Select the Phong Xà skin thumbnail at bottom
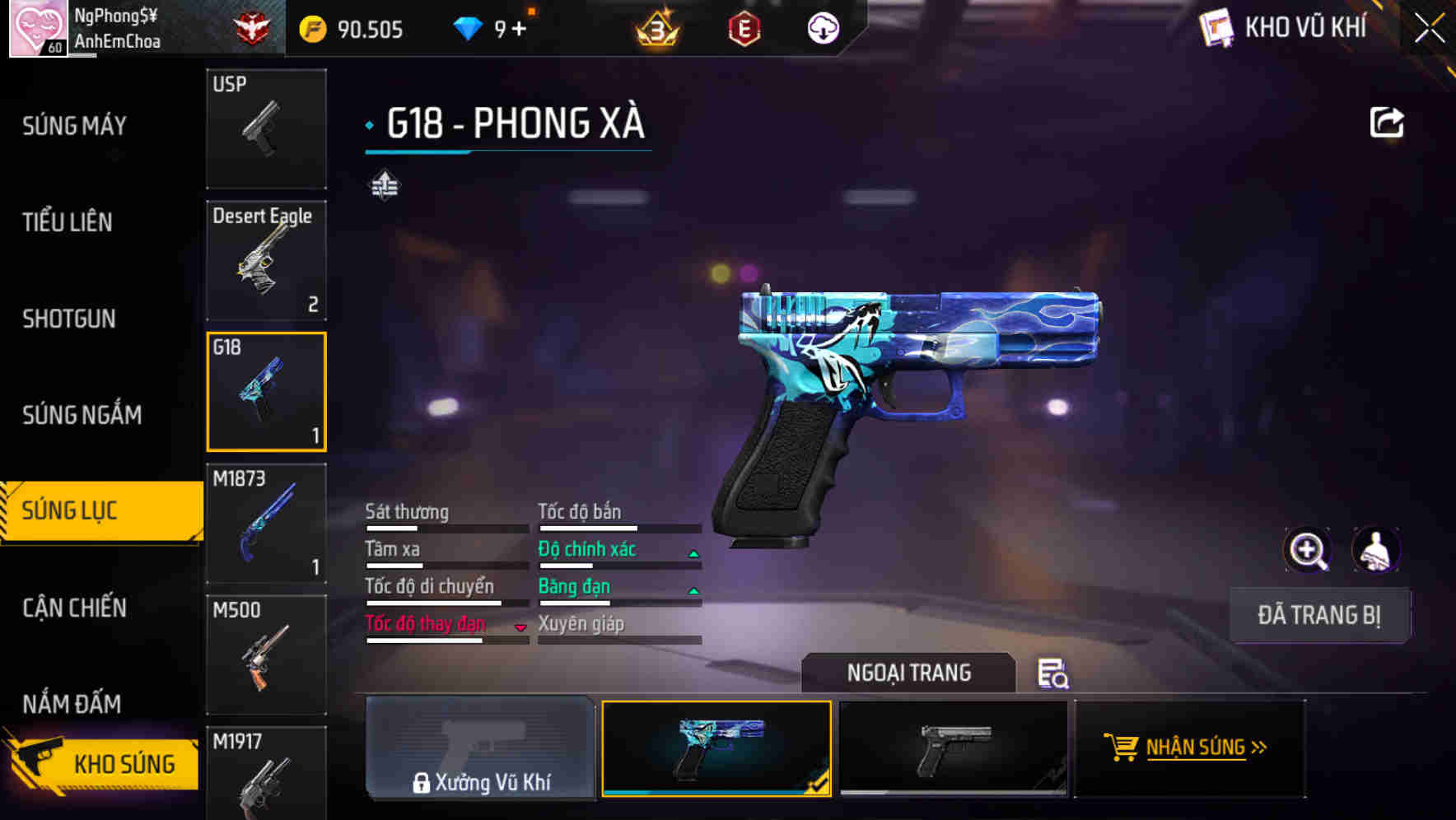 click(716, 748)
